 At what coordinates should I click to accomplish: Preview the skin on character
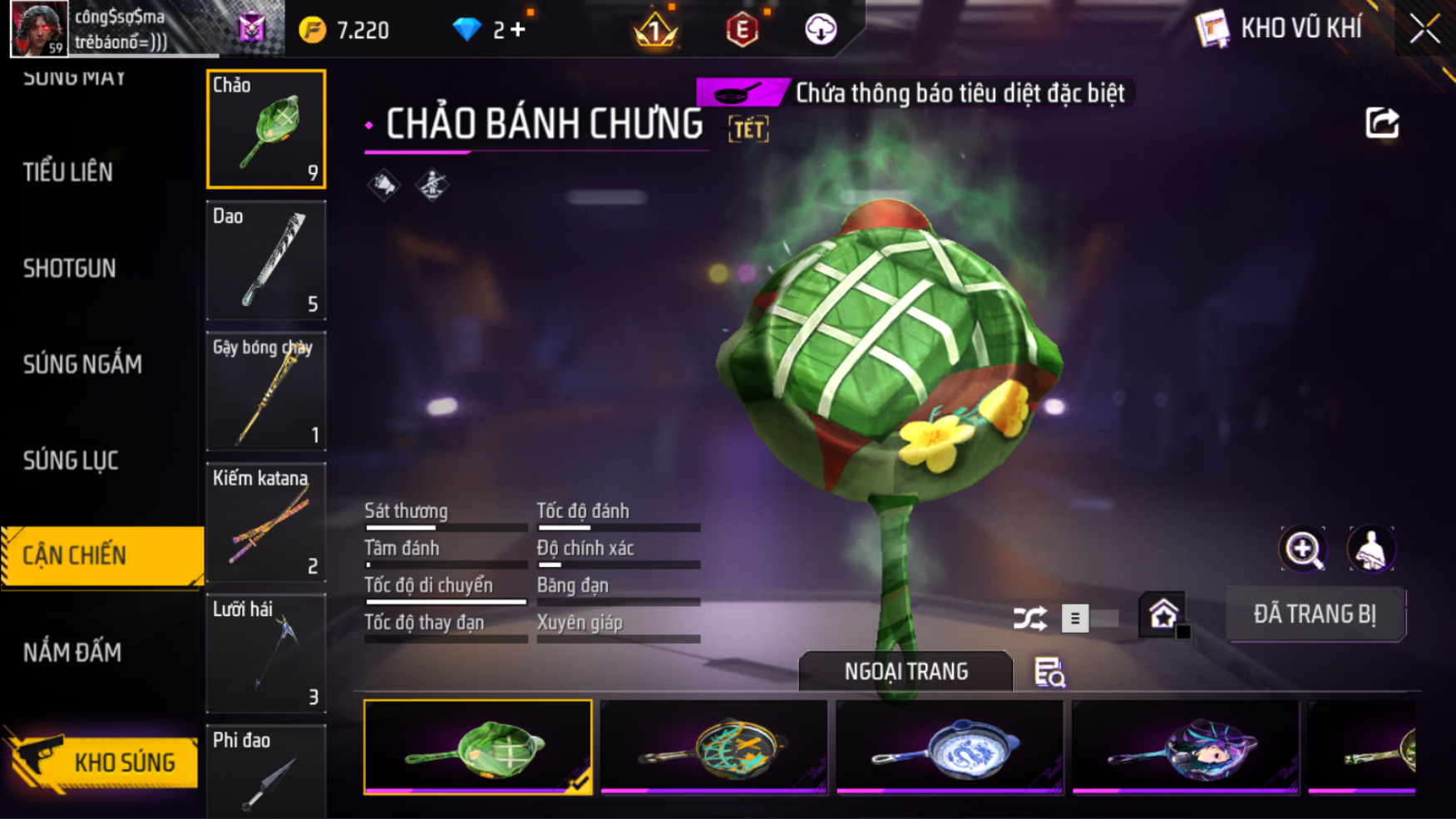(1370, 549)
